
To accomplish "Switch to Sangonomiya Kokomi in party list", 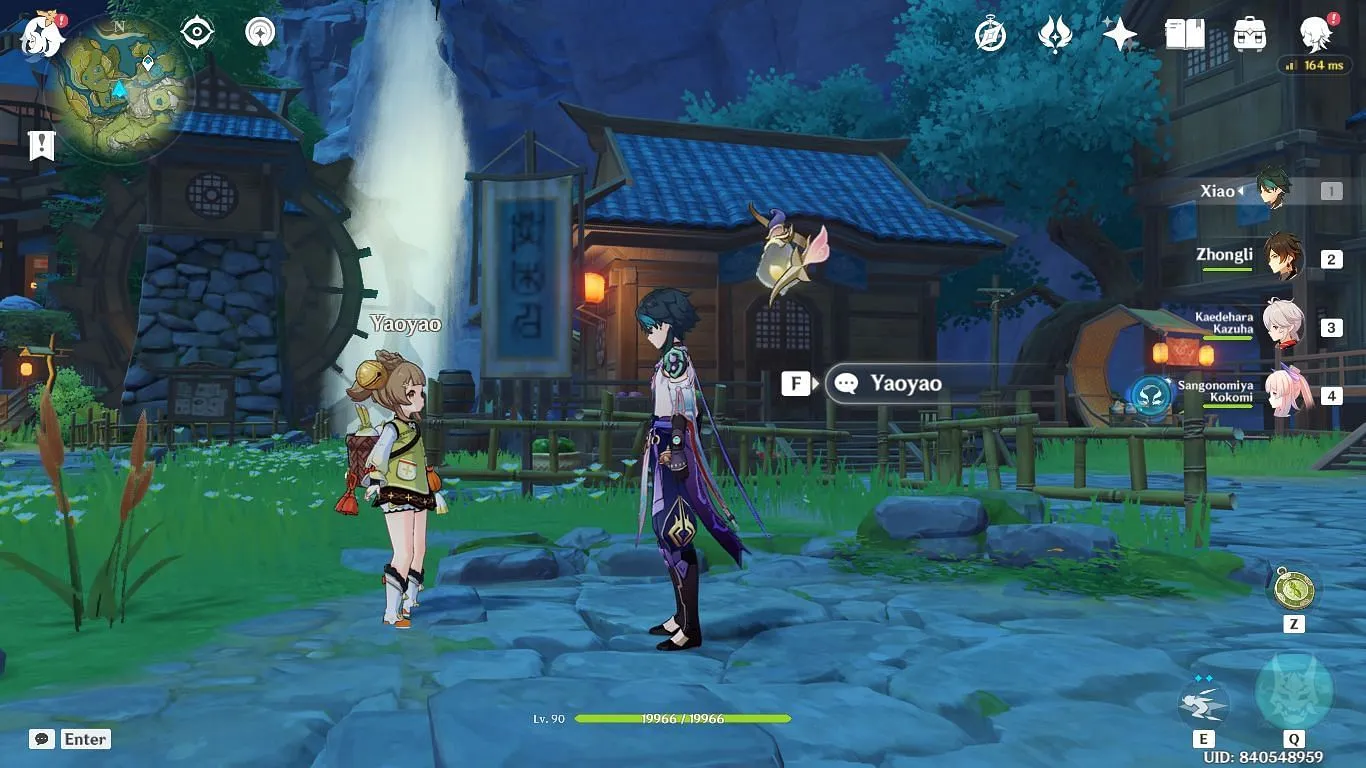I will pyautogui.click(x=1285, y=394).
